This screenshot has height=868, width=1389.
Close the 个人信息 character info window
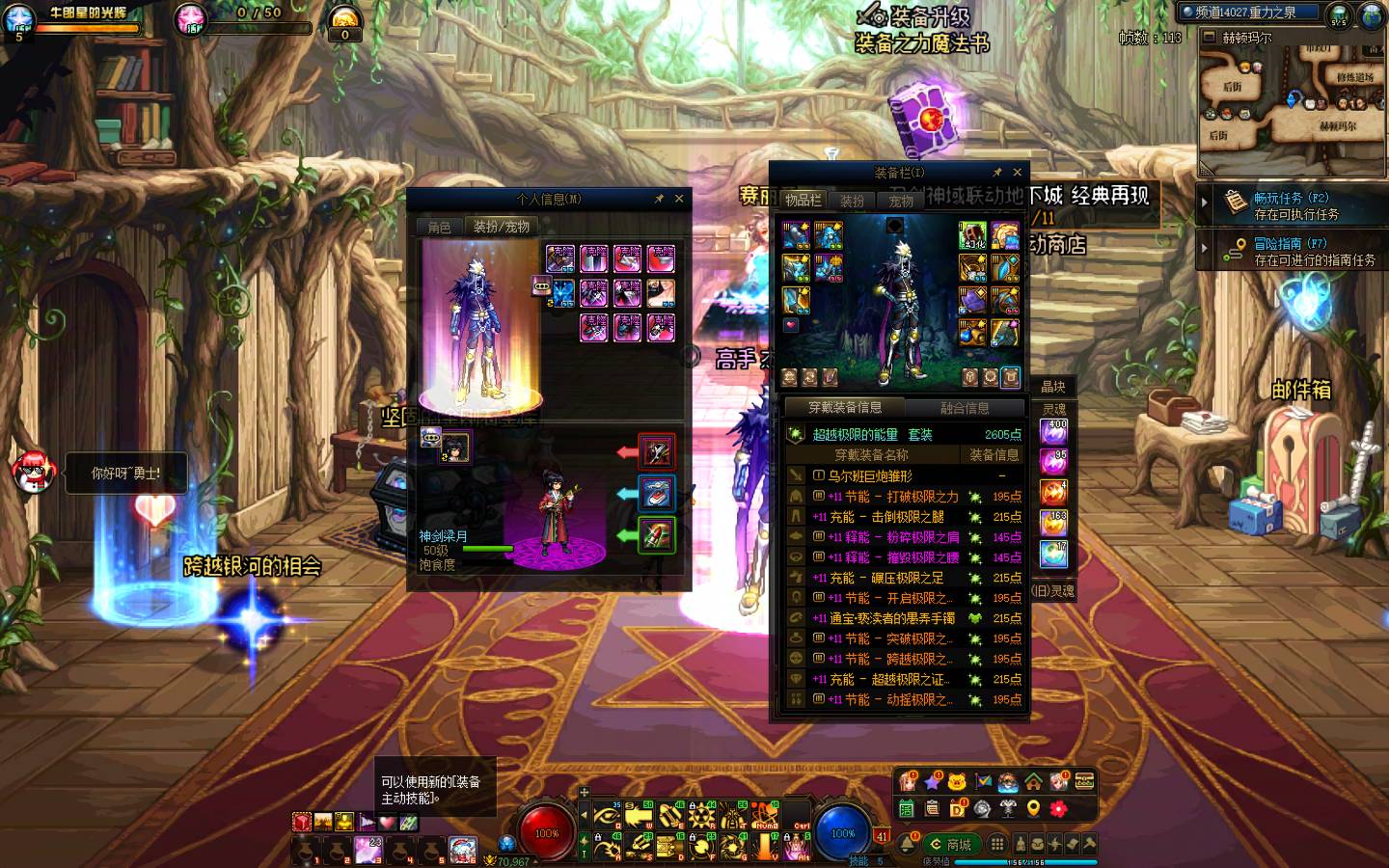coord(679,199)
